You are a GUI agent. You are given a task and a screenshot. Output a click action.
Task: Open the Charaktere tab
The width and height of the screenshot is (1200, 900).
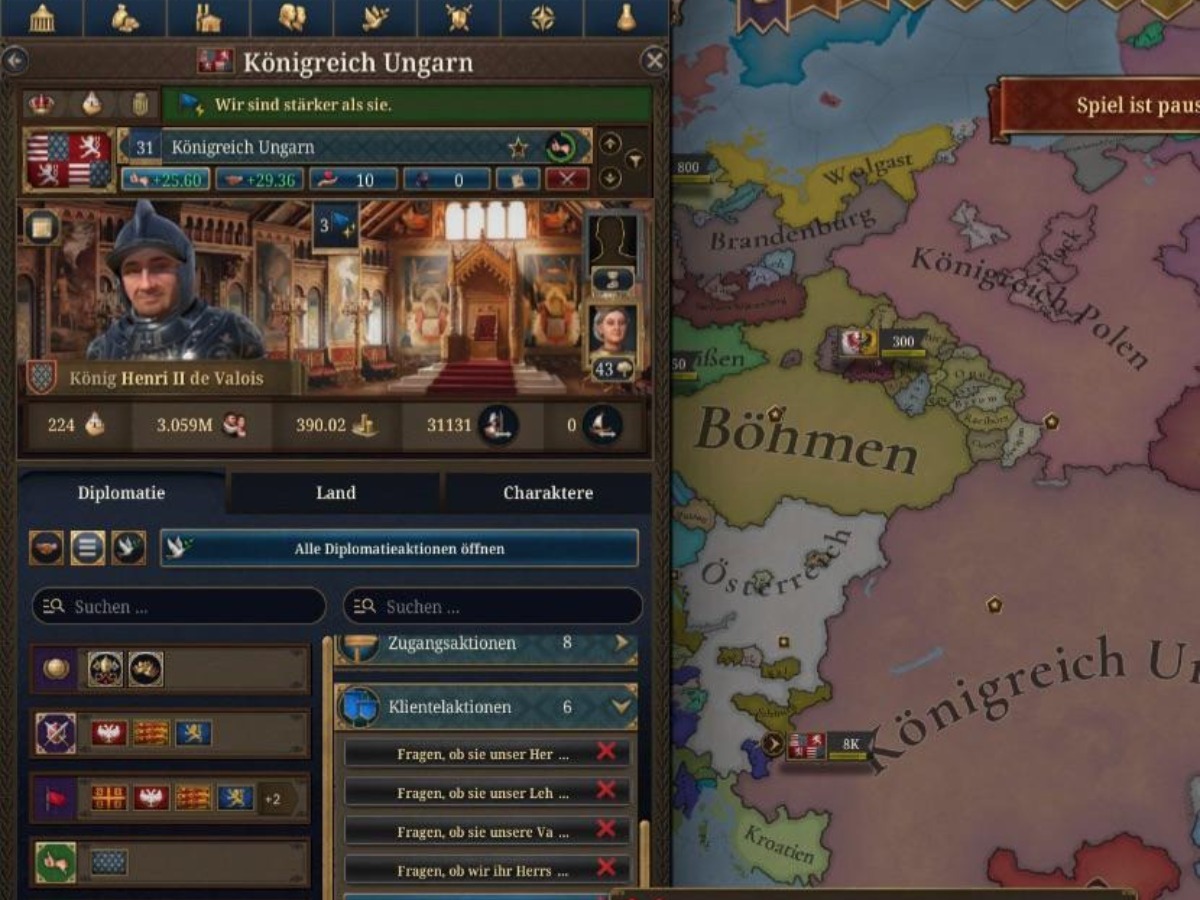[547, 493]
